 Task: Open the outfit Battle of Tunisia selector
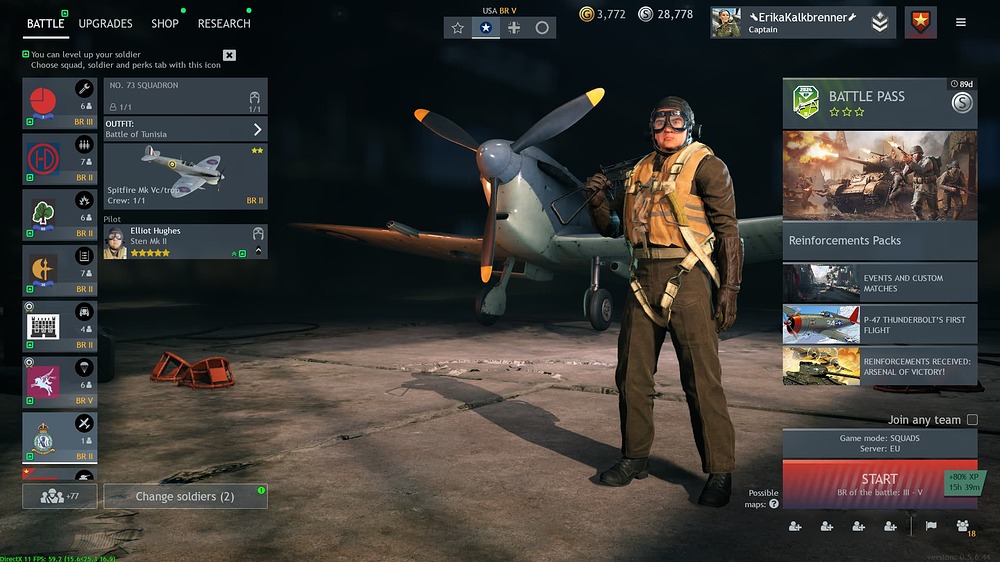[x=185, y=129]
